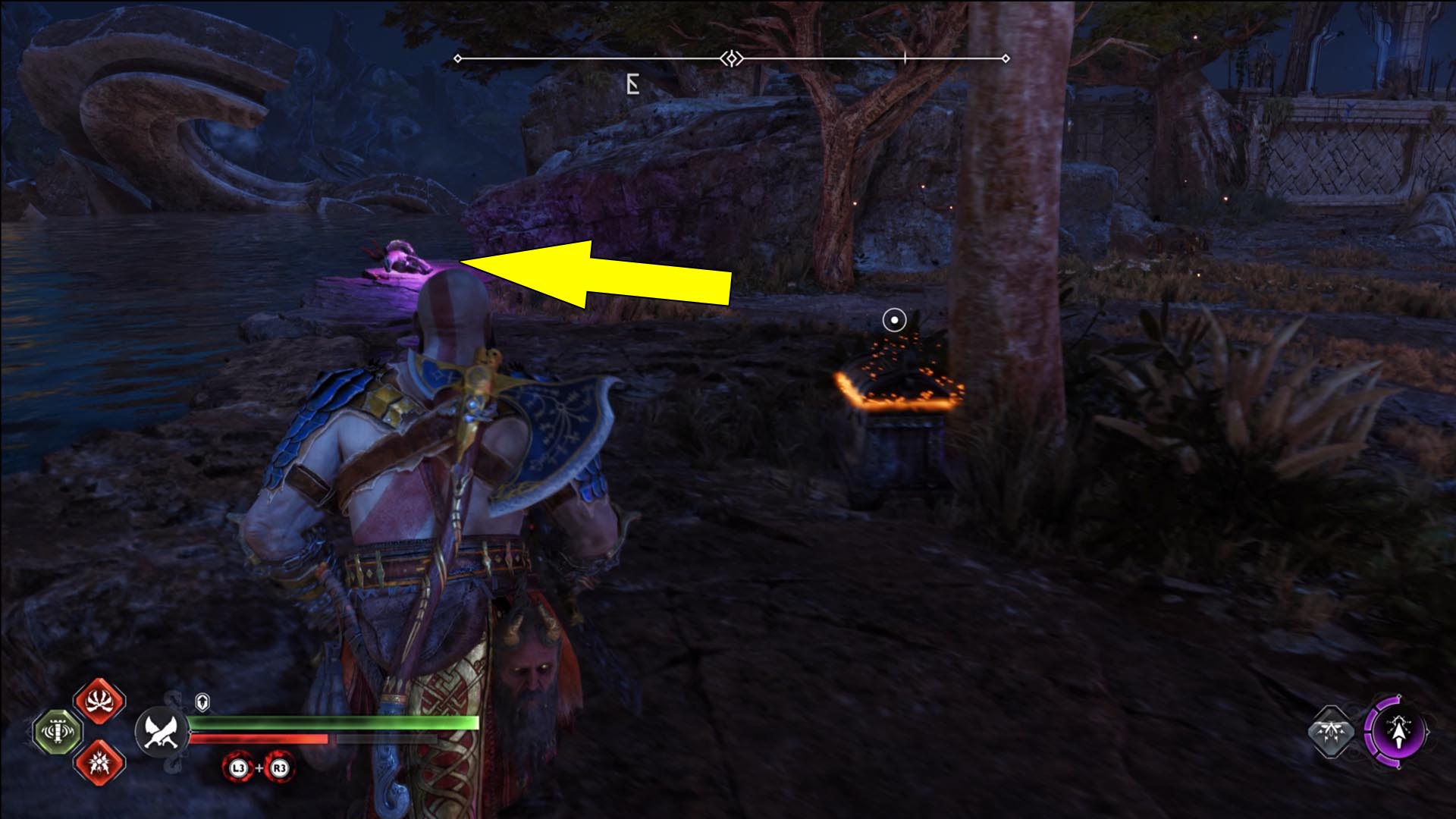The width and height of the screenshot is (1456, 819).
Task: Open the compass tick mark on the right
Action: click(x=905, y=56)
